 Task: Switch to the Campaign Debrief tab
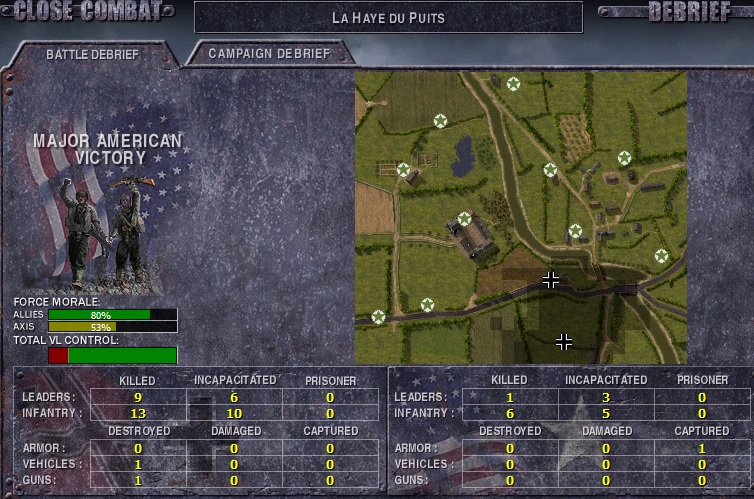point(268,54)
